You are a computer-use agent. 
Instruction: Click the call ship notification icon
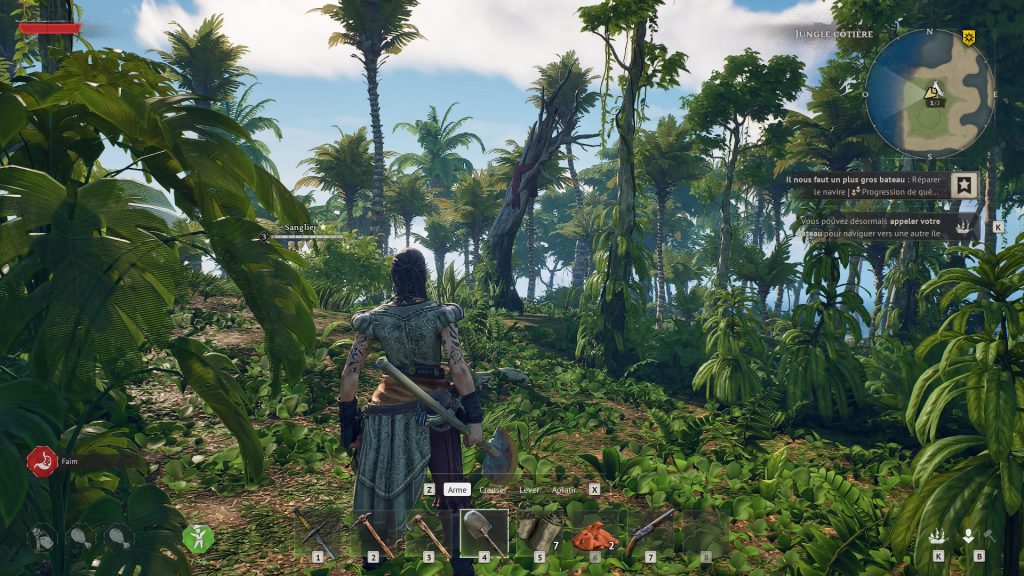pos(964,227)
